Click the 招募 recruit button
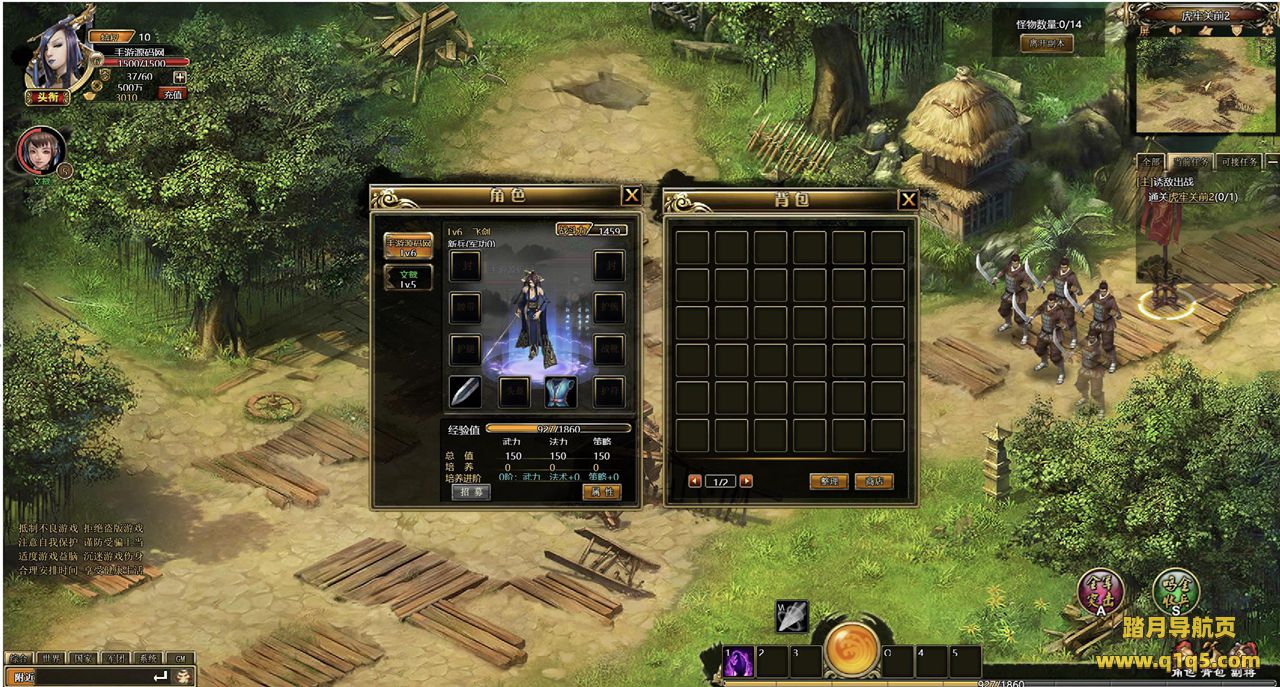This screenshot has width=1280, height=687. [470, 492]
